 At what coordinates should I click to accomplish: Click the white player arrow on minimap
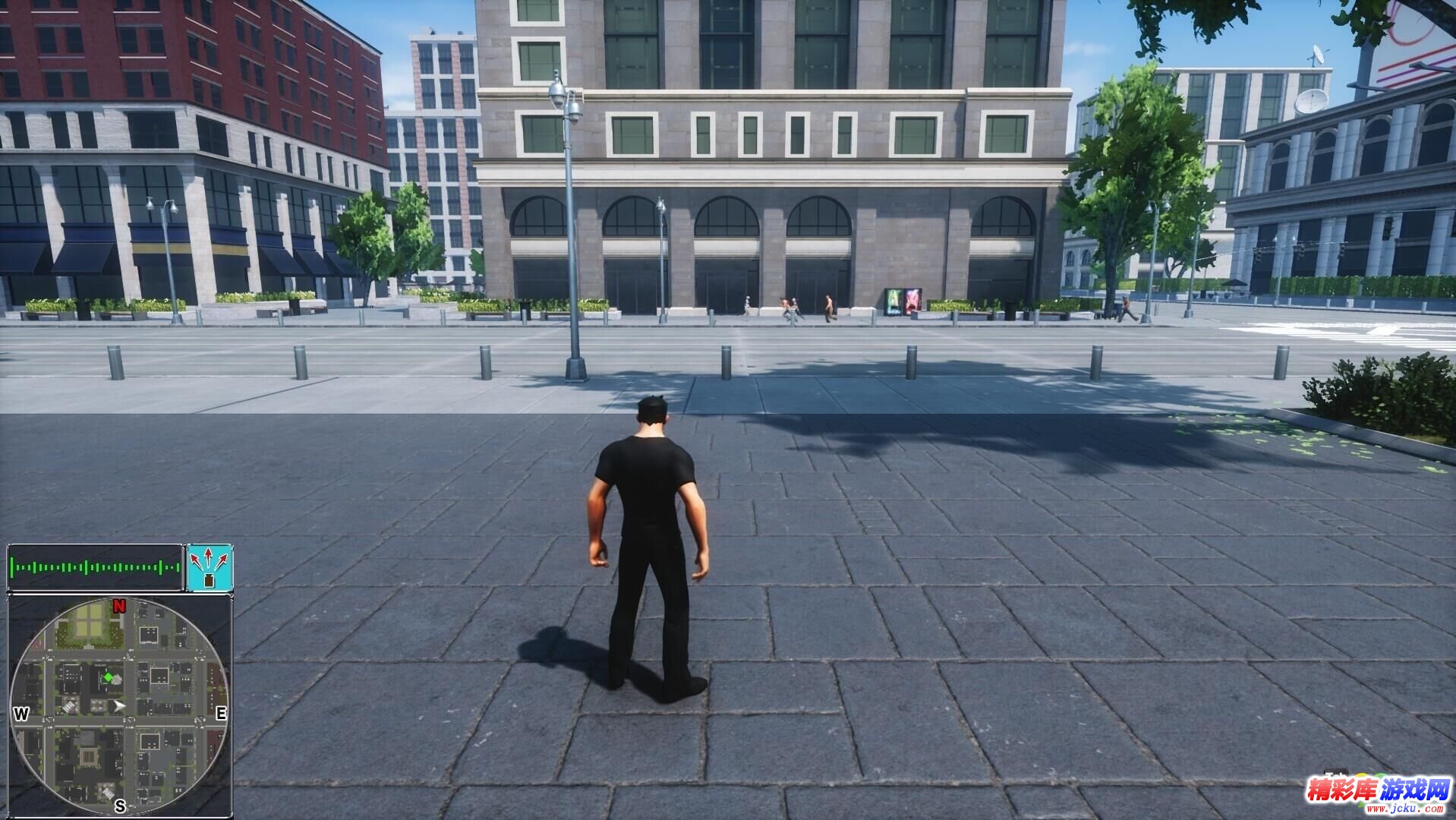(119, 706)
